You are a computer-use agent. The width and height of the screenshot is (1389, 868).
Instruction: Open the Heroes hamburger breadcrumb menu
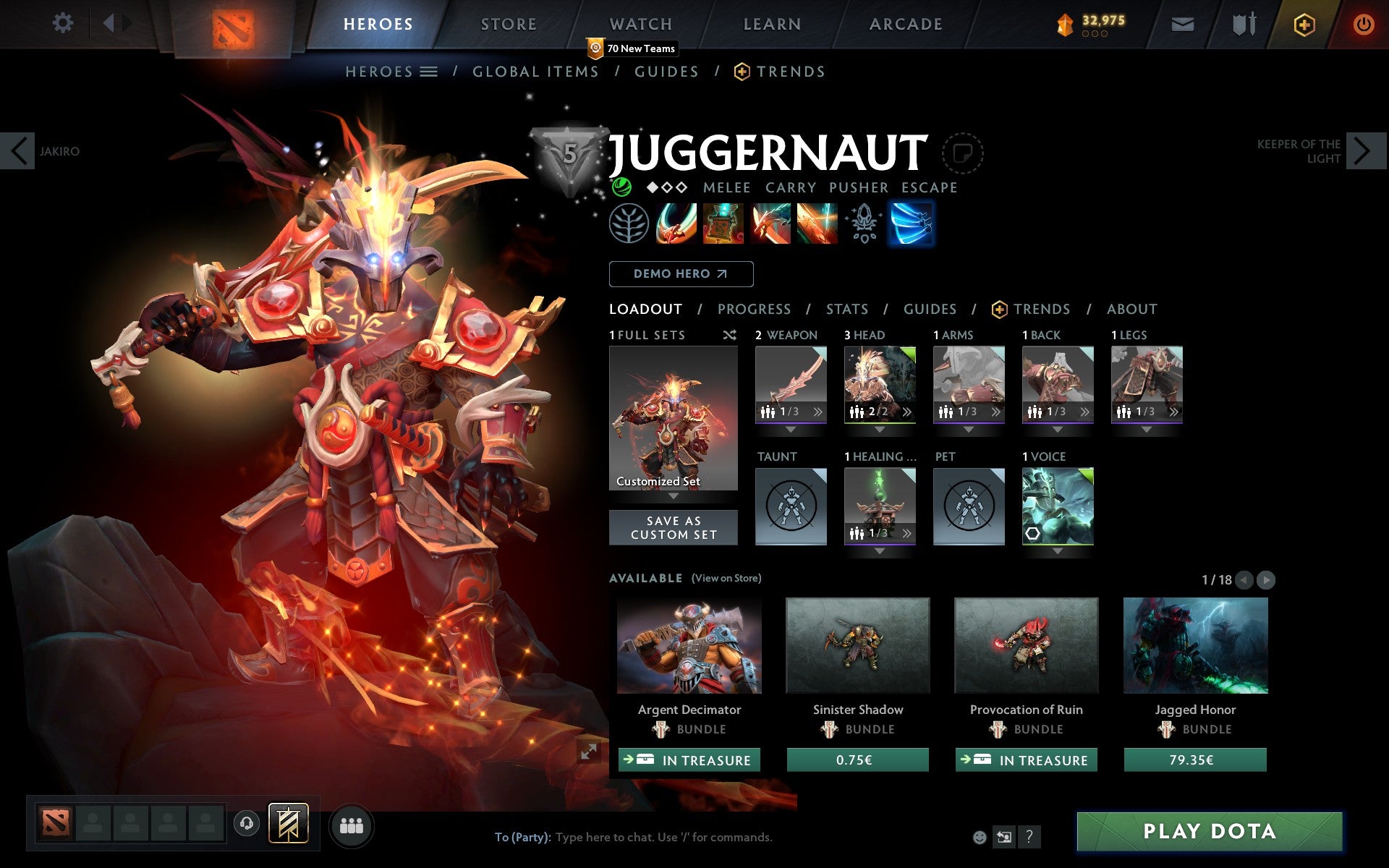[x=429, y=71]
